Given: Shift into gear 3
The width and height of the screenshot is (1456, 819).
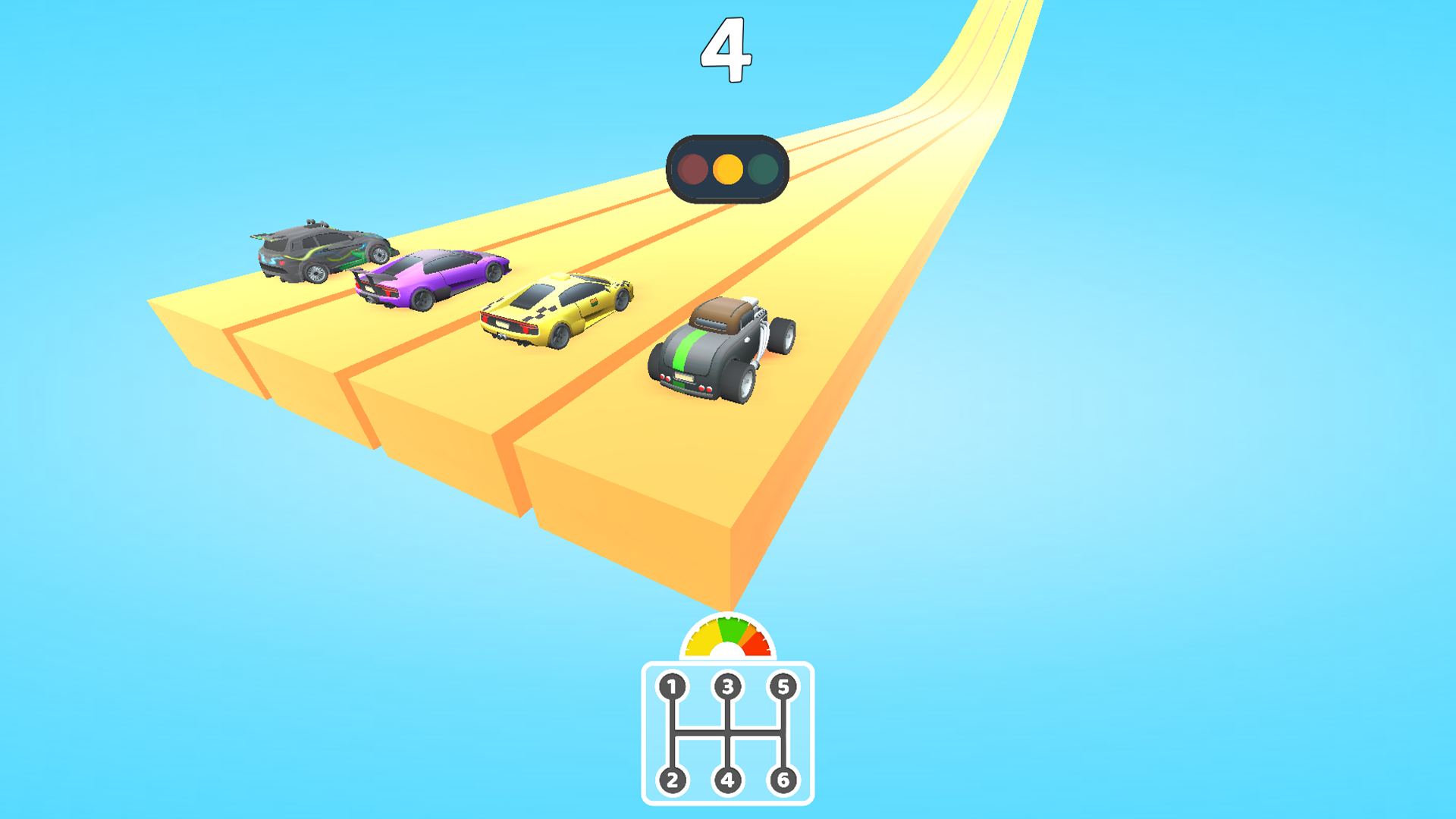Looking at the screenshot, I should [728, 685].
